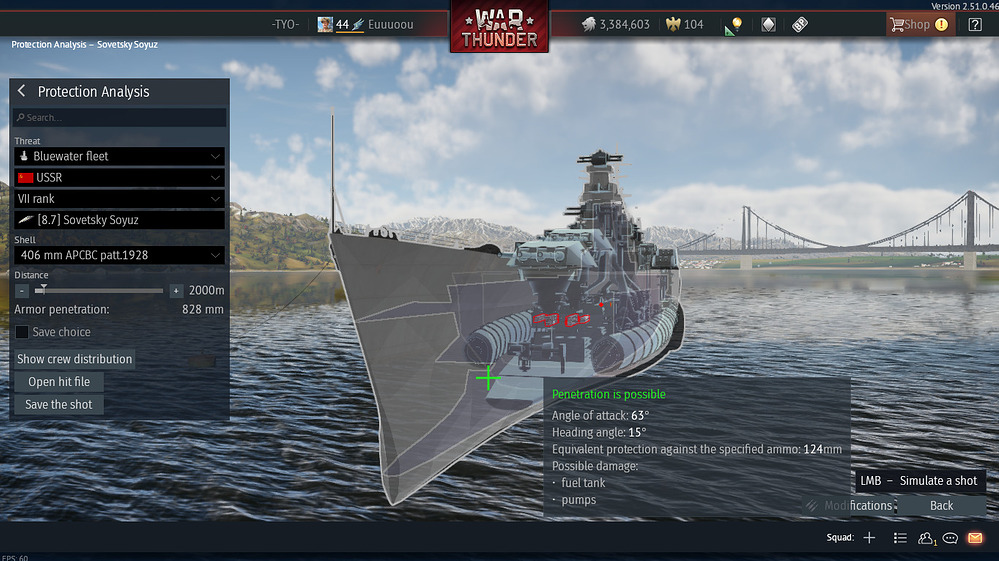
Task: Tick the Save choice checkbox
Action: click(x=22, y=332)
